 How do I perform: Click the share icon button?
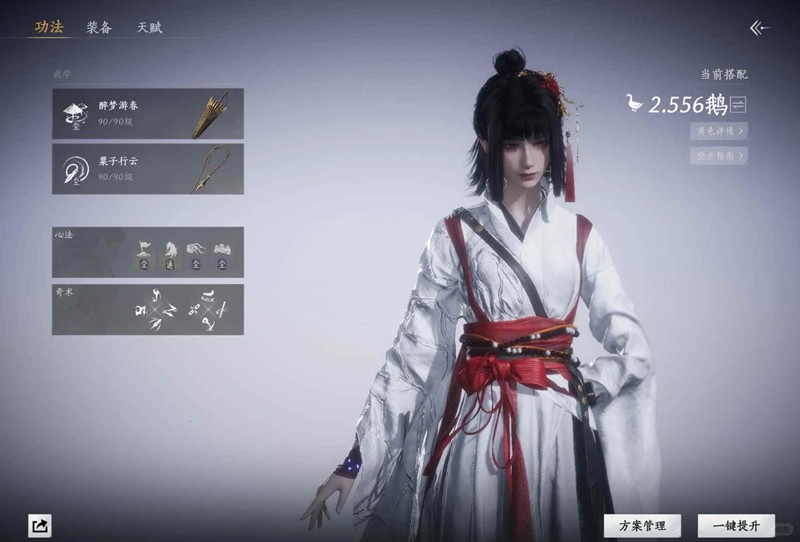point(40,525)
